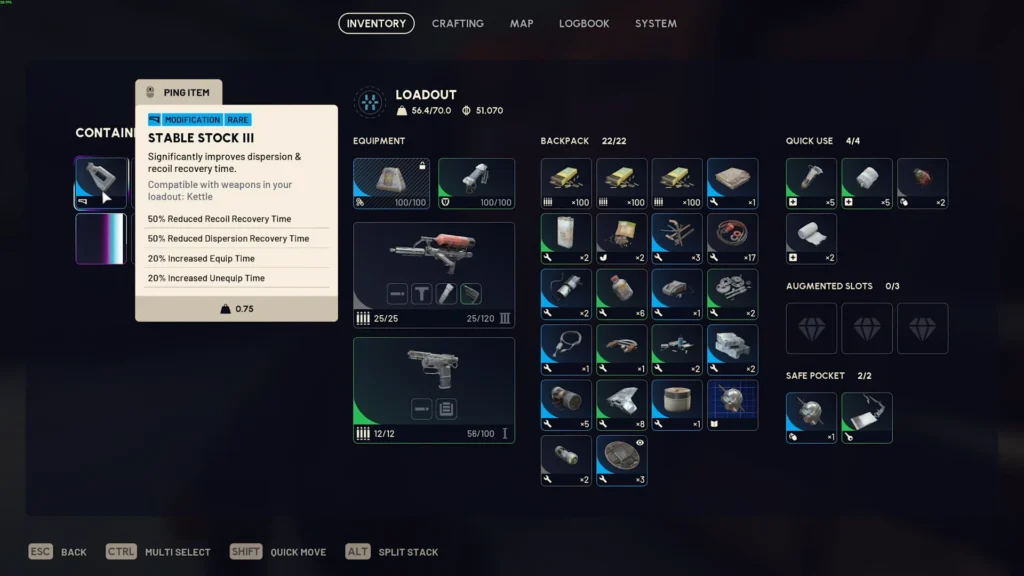The image size is (1024, 576).
Task: Open the System tab
Action: [655, 23]
